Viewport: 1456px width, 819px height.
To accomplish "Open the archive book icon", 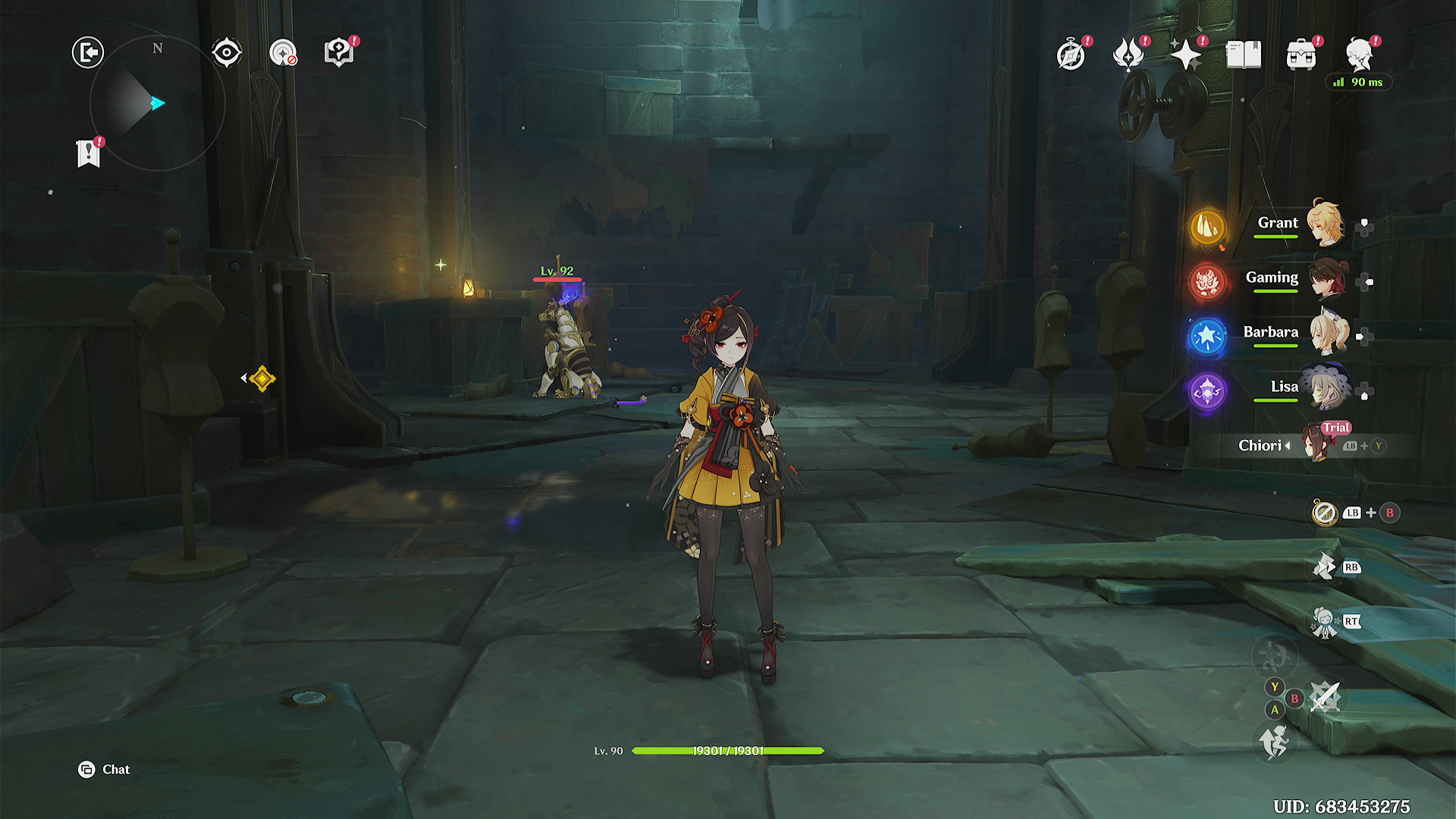I will coord(1244,55).
